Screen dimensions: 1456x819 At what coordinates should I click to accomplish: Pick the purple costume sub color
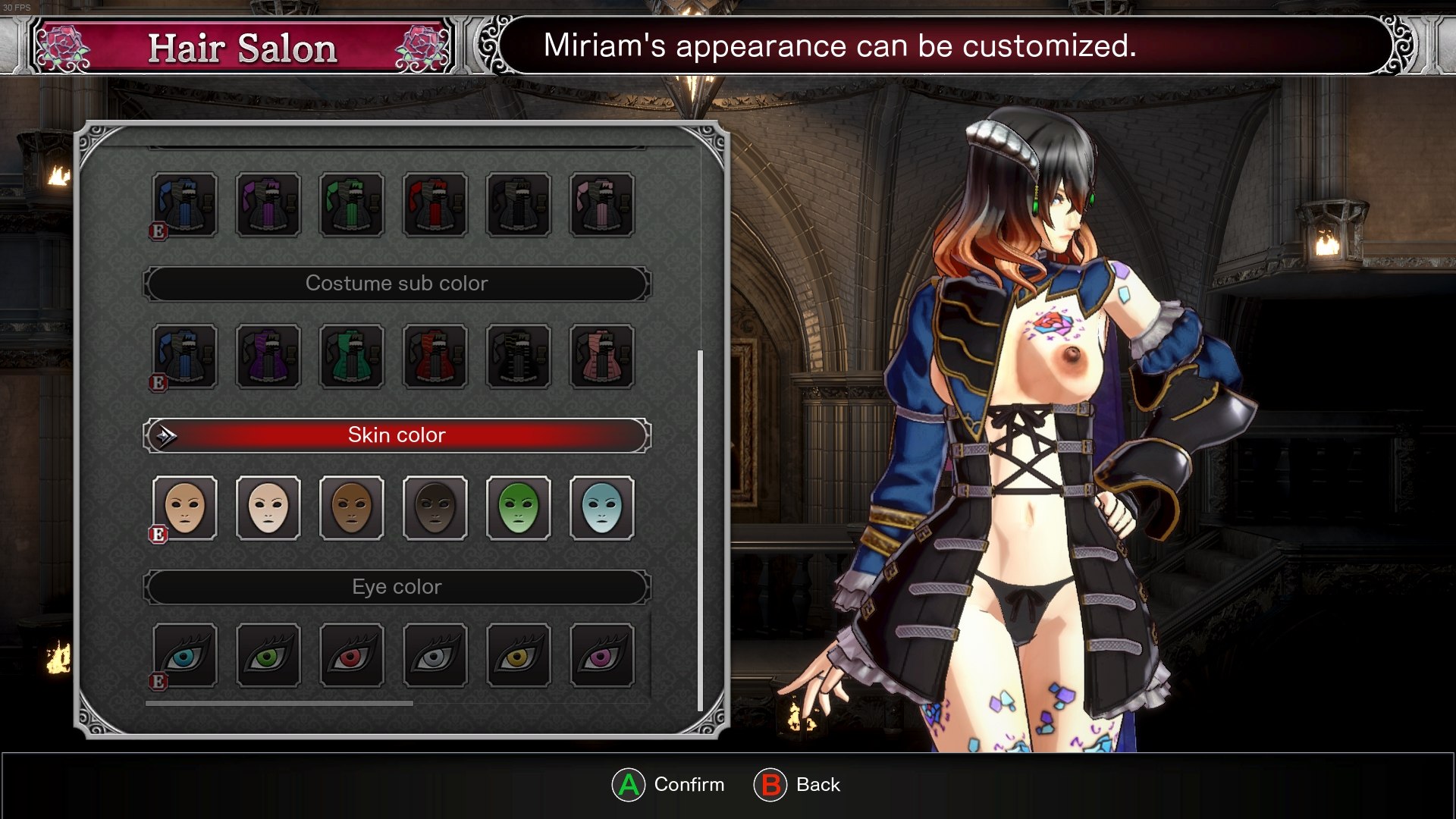(268, 356)
